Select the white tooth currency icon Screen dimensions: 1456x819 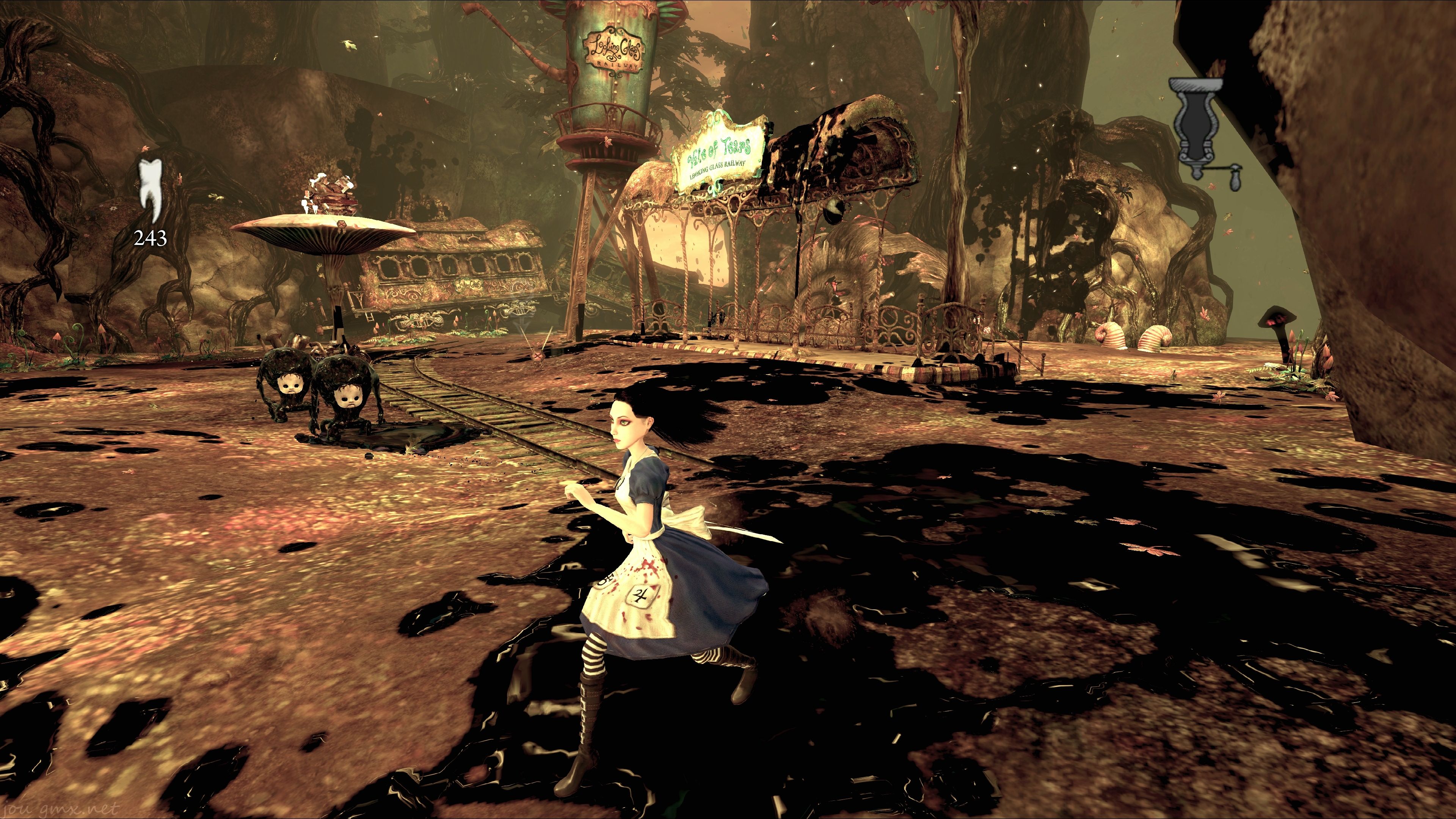click(151, 189)
